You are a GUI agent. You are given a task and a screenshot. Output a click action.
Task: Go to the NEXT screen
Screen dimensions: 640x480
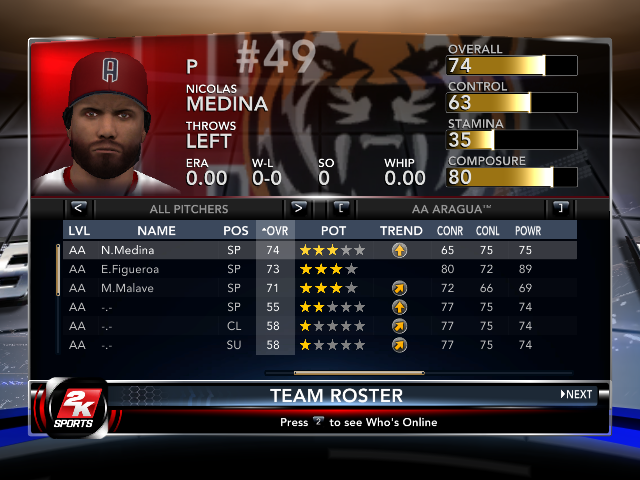576,394
